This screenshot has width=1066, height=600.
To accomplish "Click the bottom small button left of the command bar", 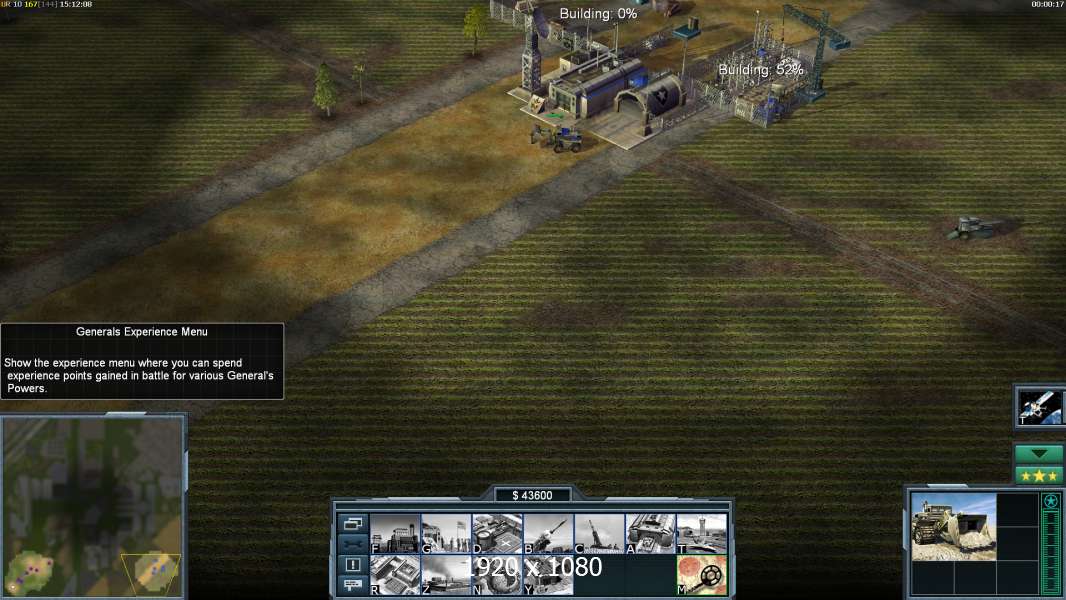I will pos(353,585).
